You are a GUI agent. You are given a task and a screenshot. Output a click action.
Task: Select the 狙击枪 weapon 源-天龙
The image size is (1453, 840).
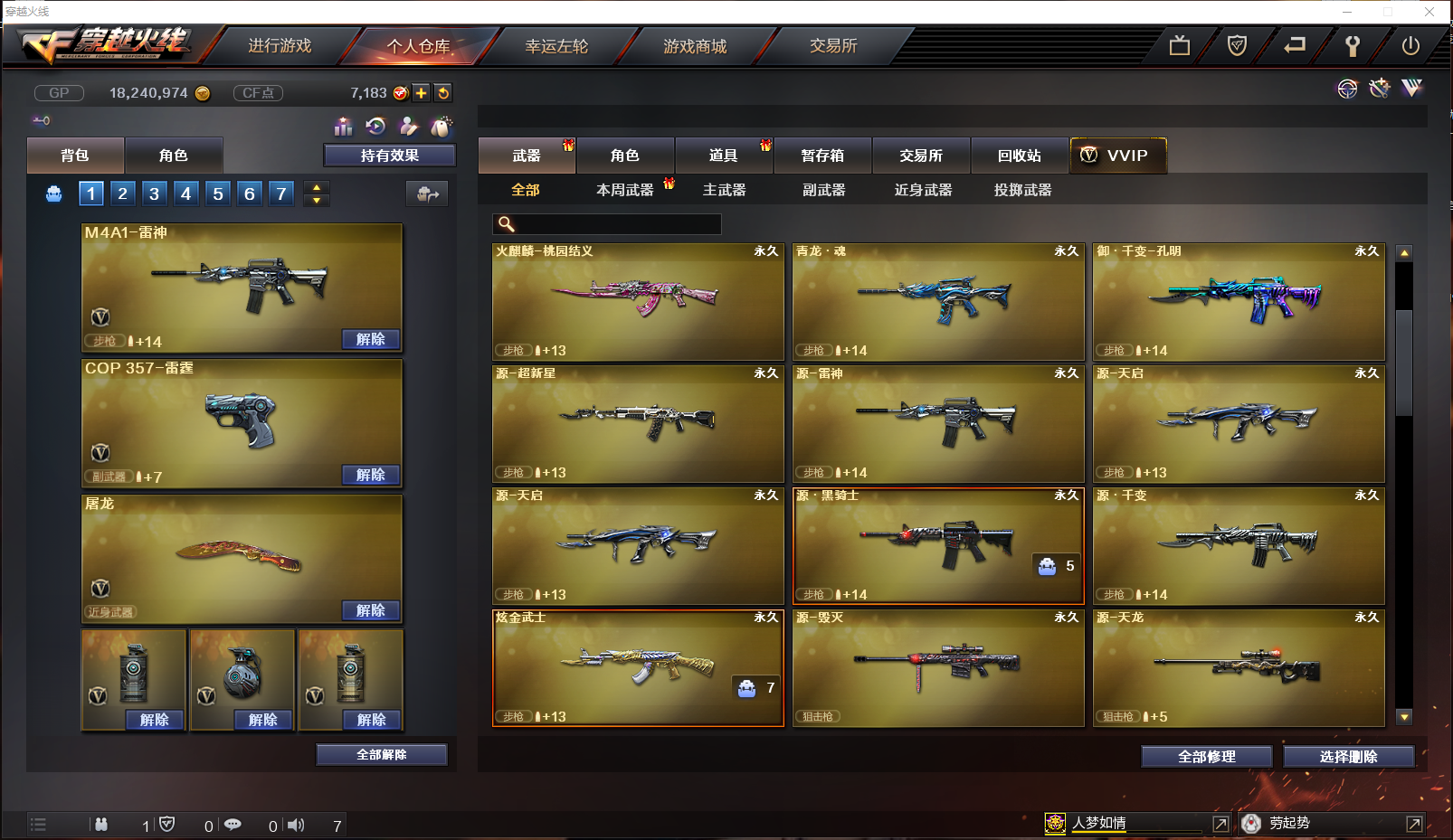tap(1238, 667)
